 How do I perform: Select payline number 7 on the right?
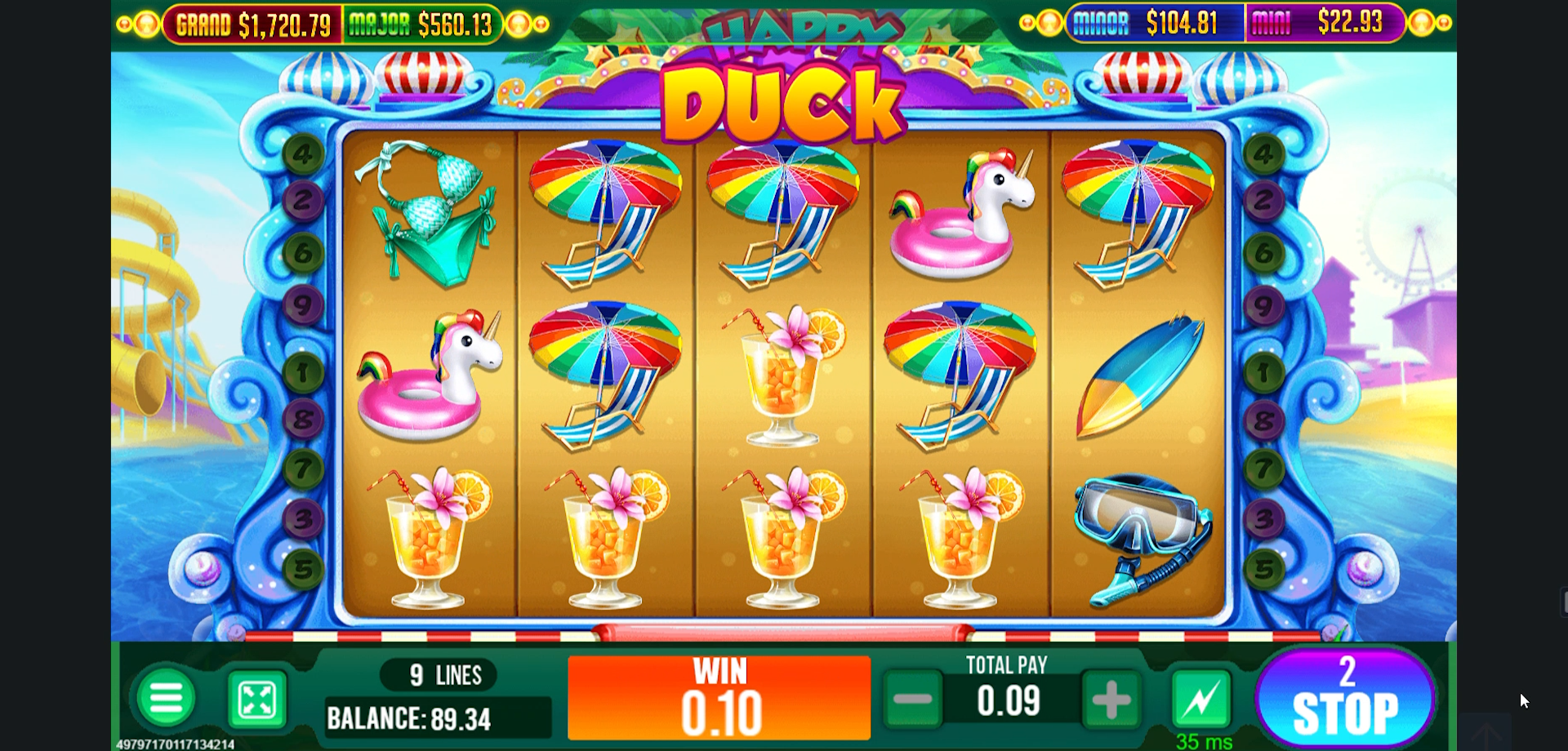coord(1264,469)
